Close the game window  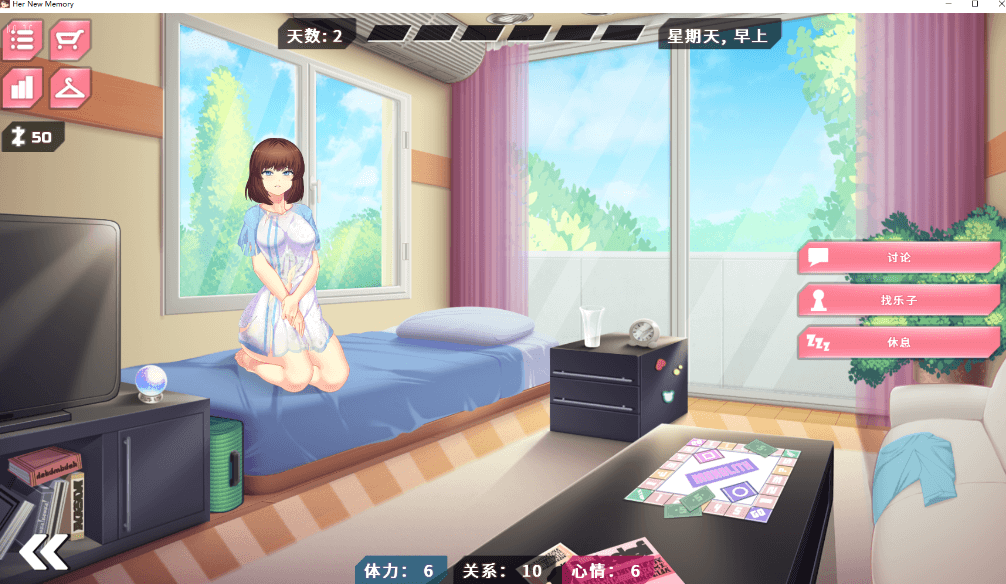coord(996,4)
